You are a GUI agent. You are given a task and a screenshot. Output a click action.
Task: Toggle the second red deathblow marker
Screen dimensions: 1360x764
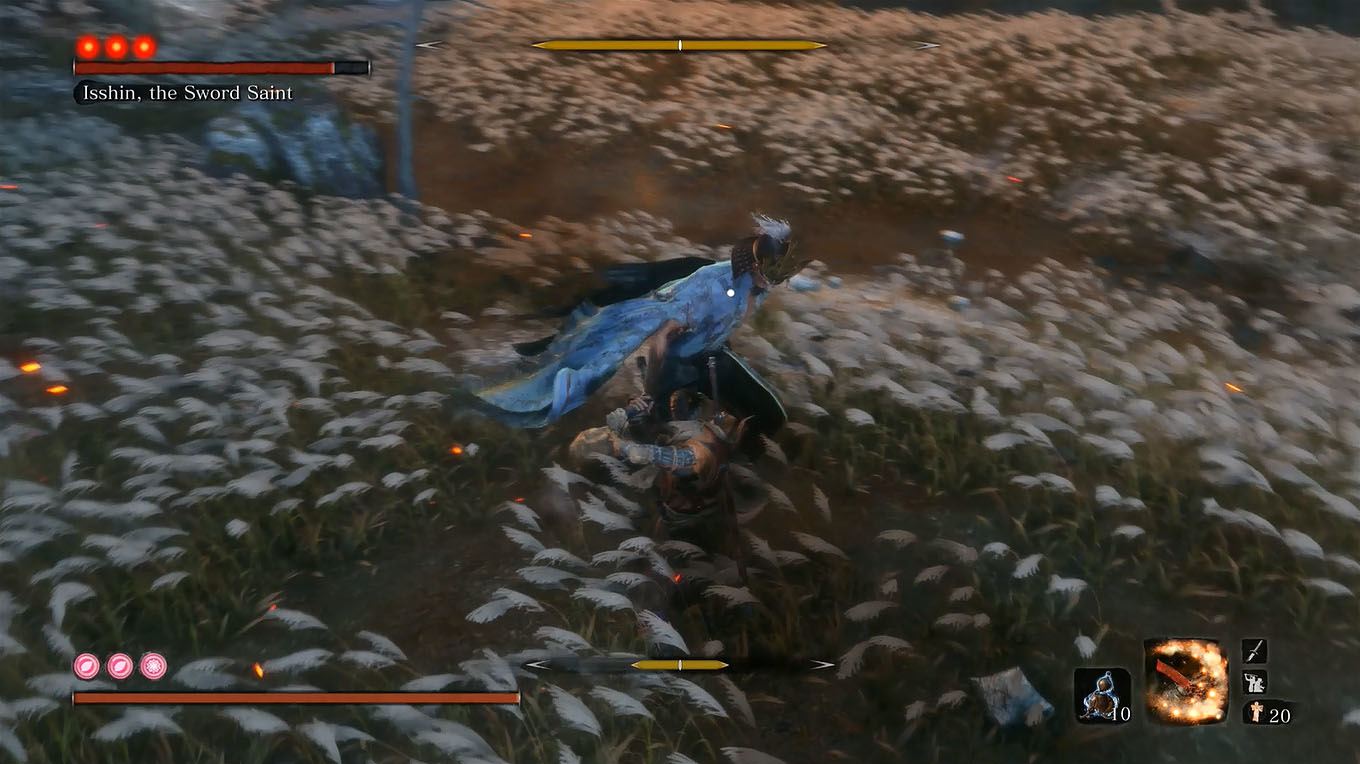[x=115, y=46]
